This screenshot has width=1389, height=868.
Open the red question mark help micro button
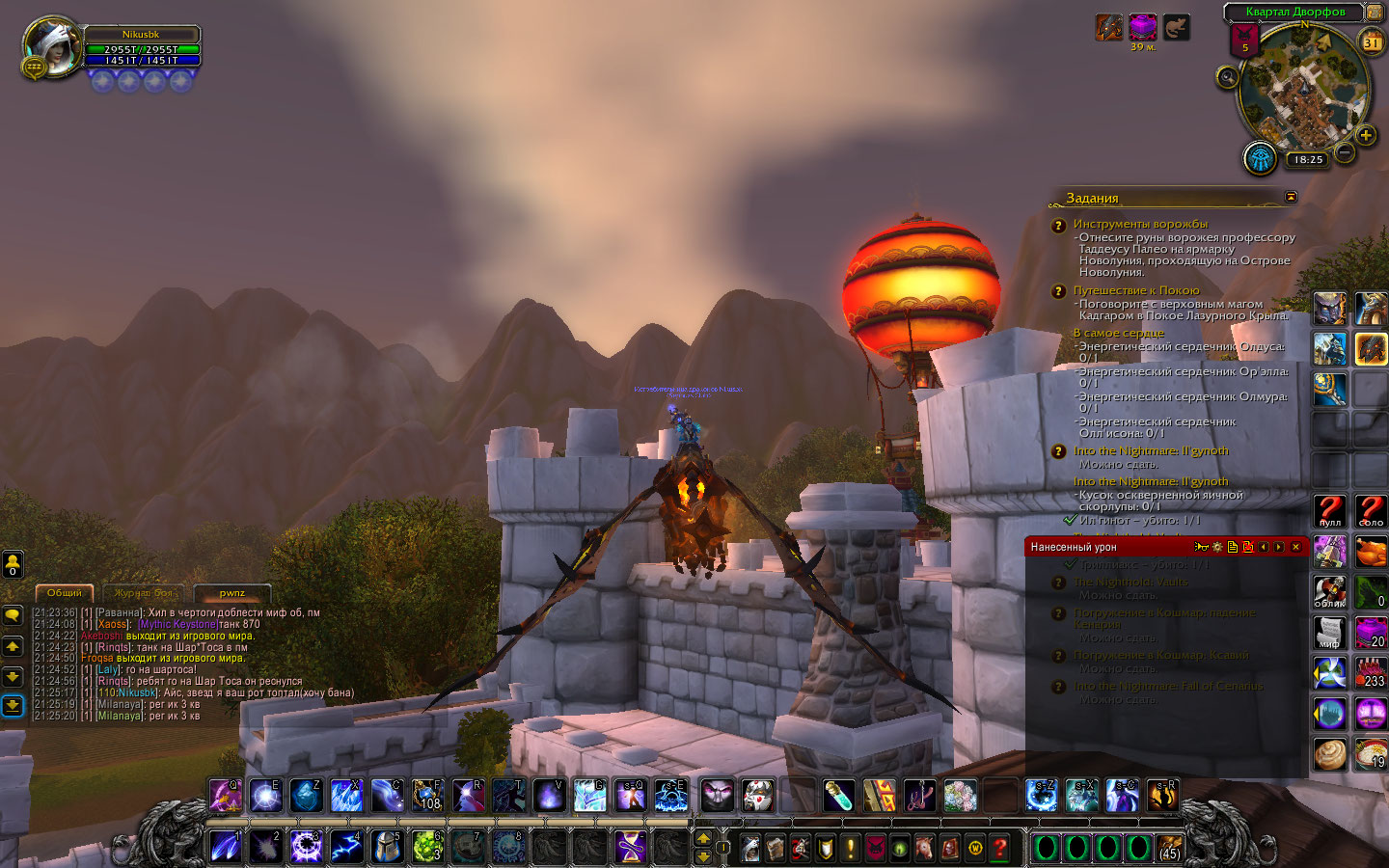point(1000,848)
